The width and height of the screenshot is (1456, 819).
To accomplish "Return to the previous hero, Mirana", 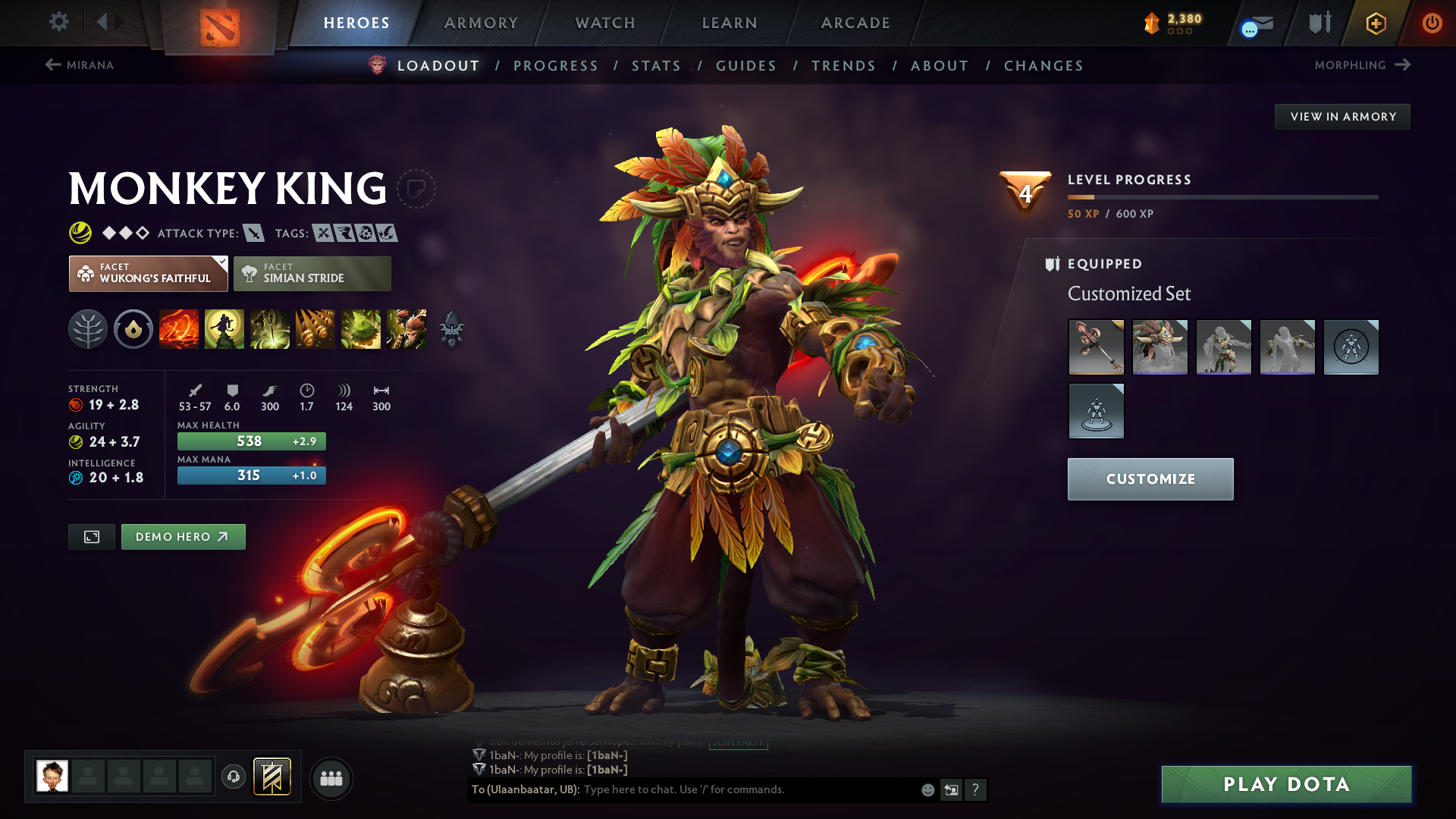I will [x=80, y=65].
